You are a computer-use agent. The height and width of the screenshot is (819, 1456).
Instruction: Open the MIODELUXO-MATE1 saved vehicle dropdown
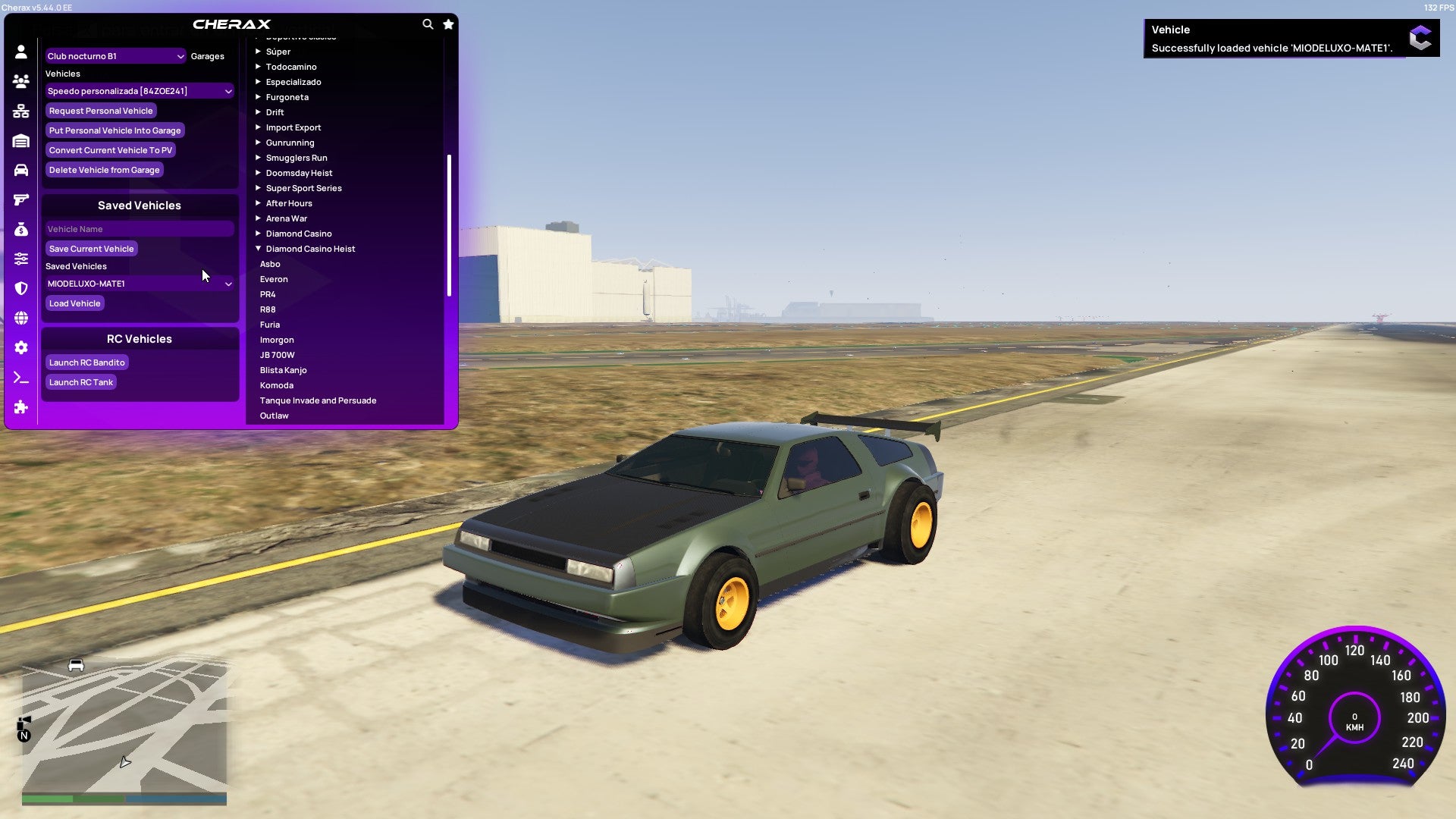click(140, 283)
